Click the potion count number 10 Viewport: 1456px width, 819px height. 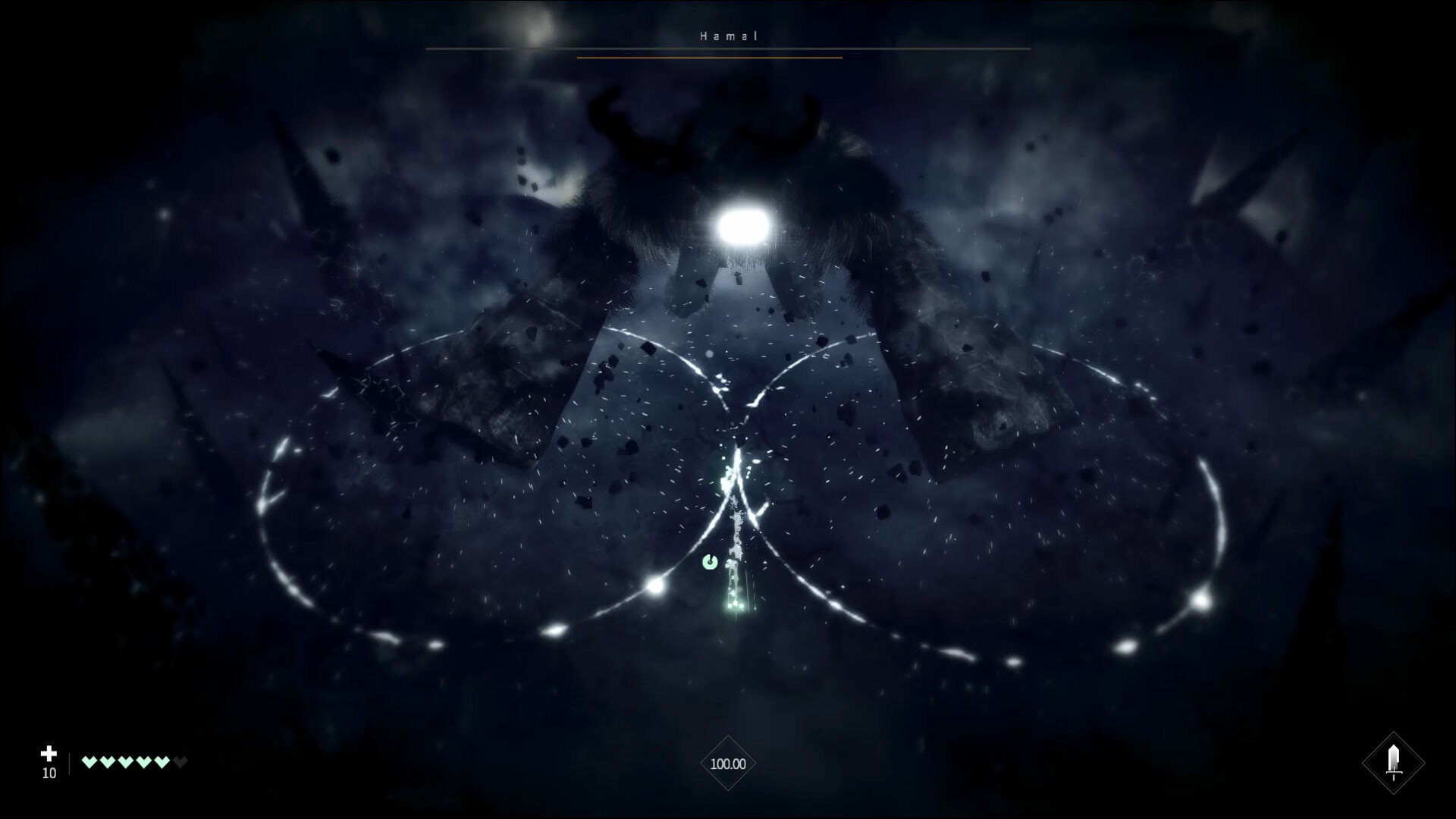coord(49,774)
